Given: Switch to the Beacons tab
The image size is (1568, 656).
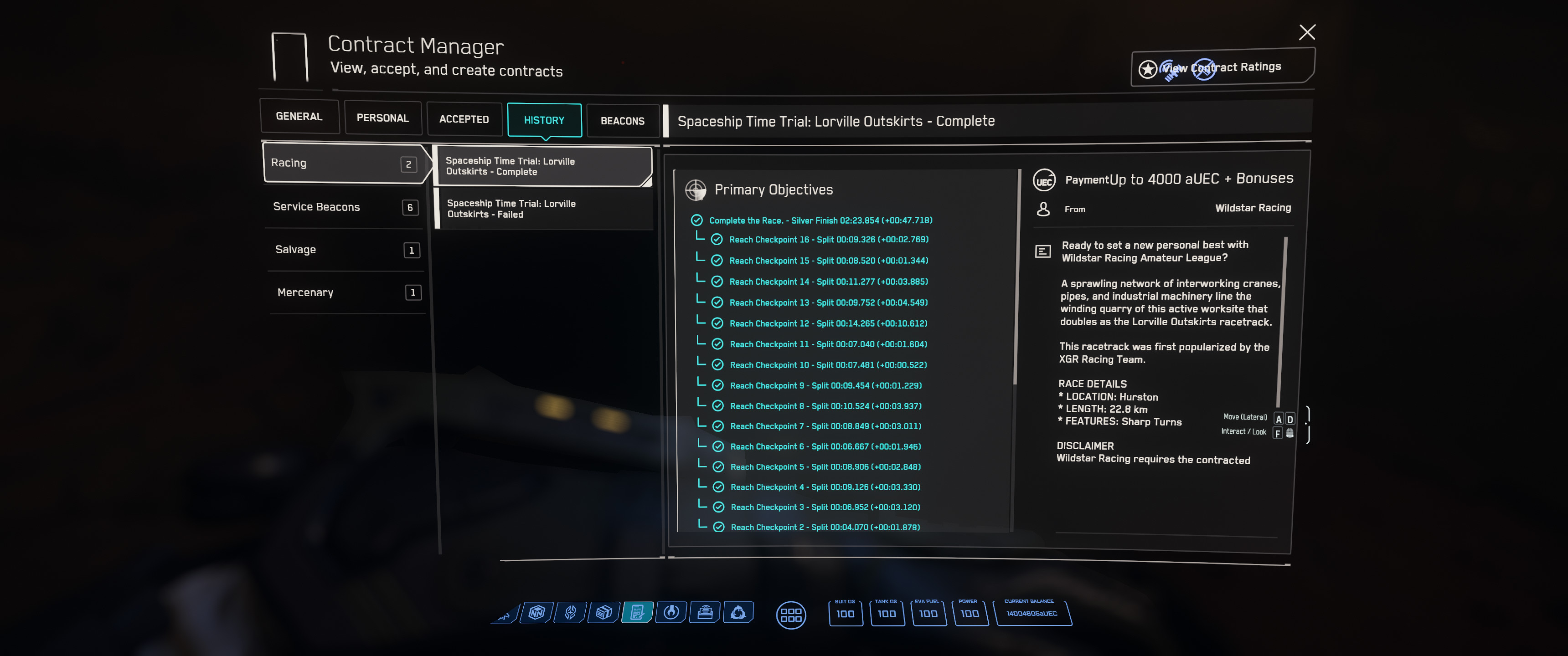Looking at the screenshot, I should [x=622, y=121].
